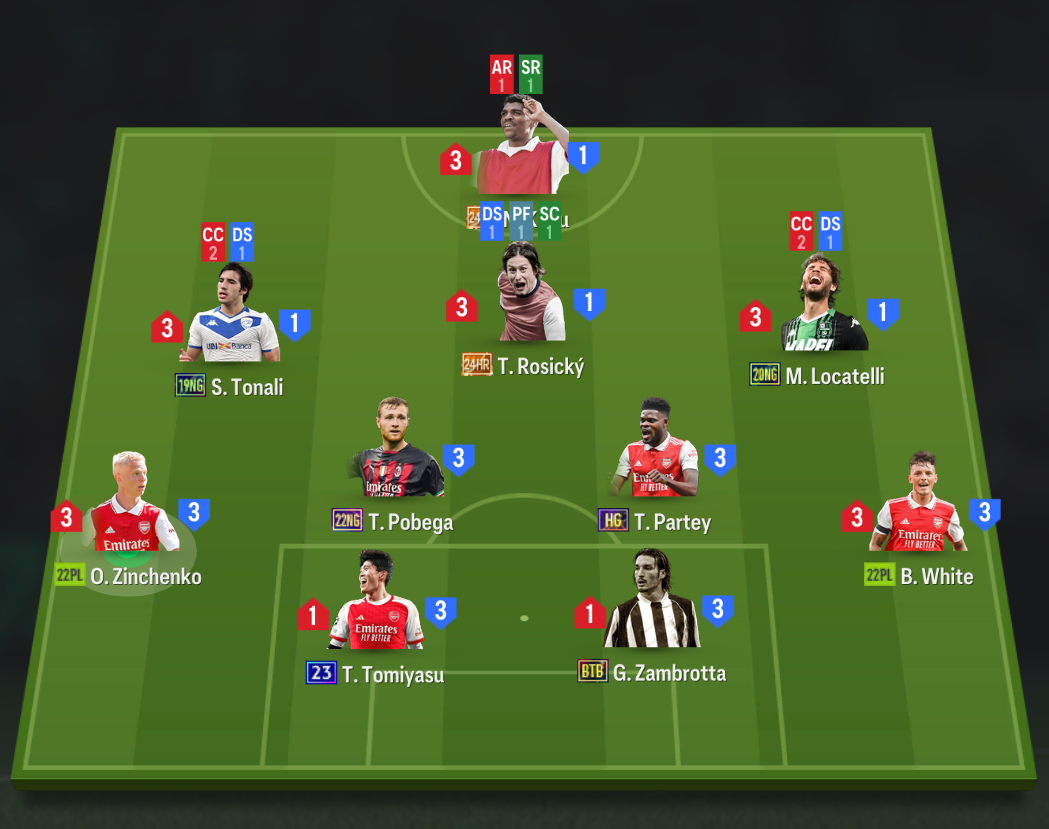Screen dimensions: 1049x829
Task: Select T. Rosický's player card
Action: [x=531, y=298]
